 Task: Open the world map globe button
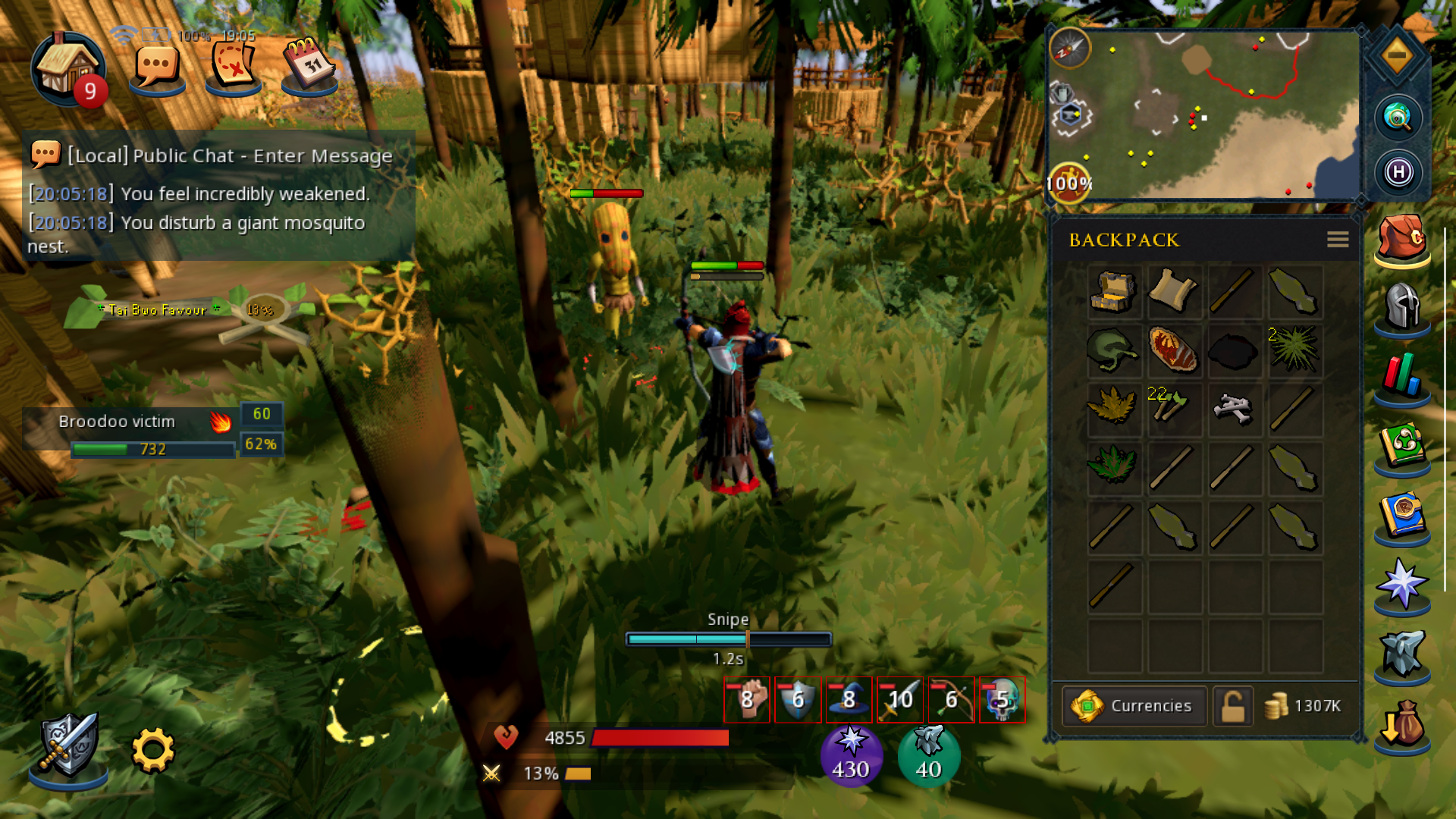1398,117
